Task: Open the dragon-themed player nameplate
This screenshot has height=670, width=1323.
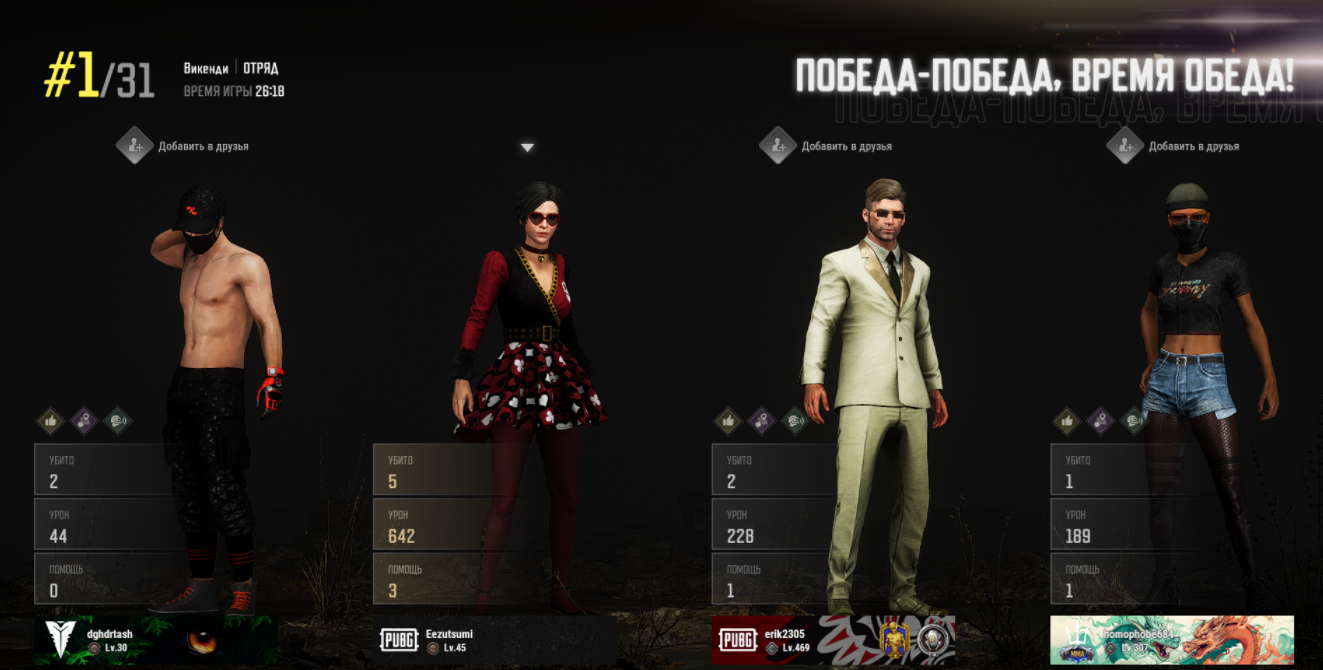Action: coord(1172,640)
